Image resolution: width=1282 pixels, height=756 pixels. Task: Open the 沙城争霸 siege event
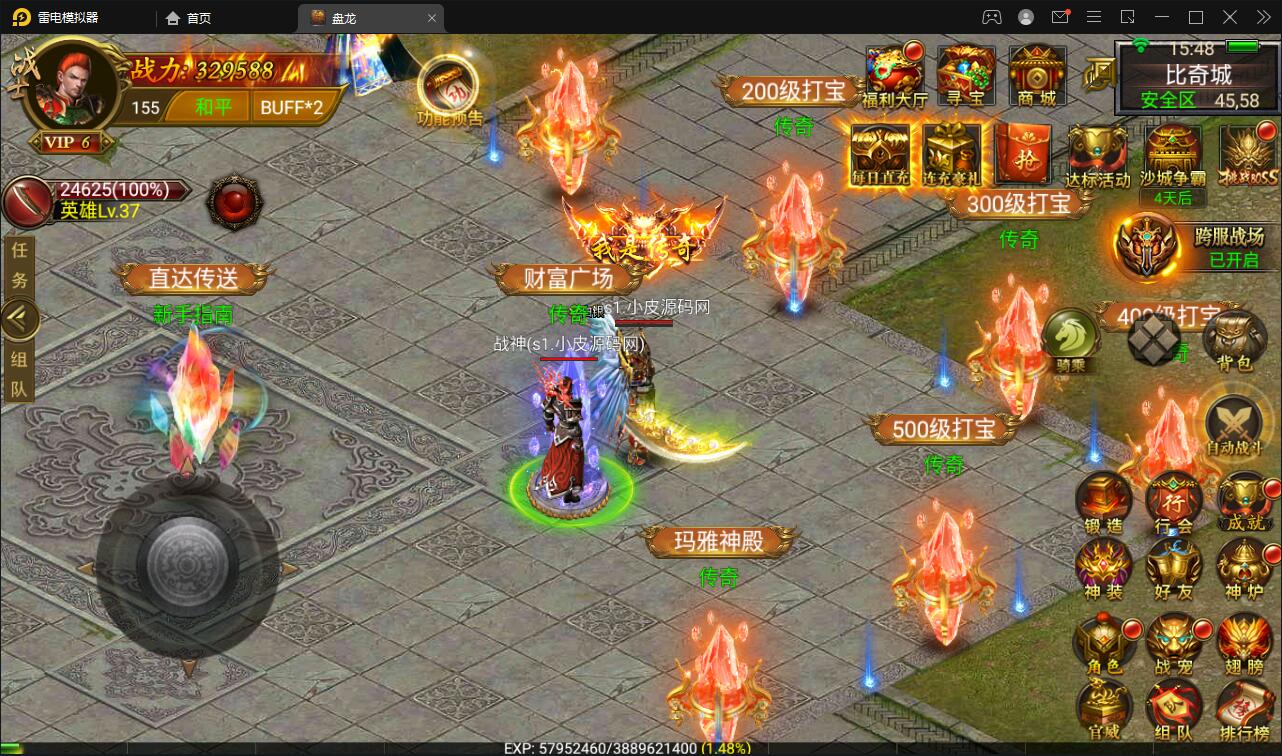pyautogui.click(x=1173, y=154)
